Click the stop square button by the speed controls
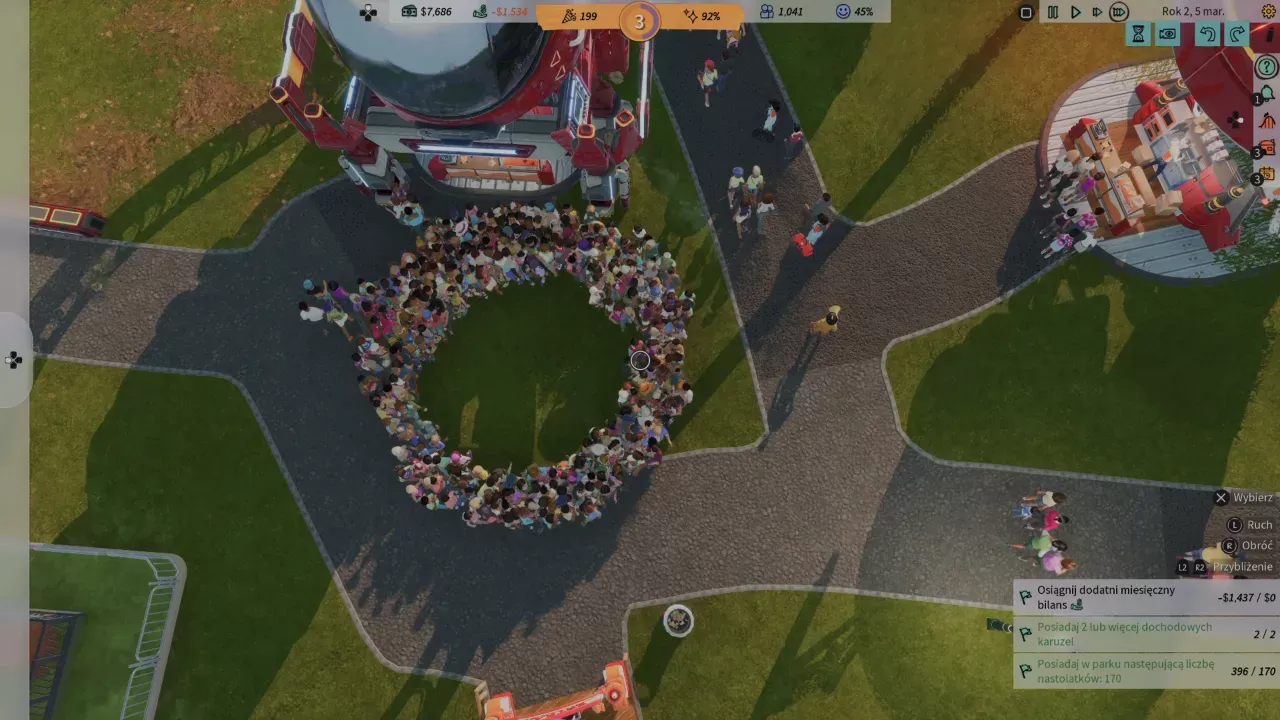Screen dimensions: 1280x720 [x=1026, y=12]
